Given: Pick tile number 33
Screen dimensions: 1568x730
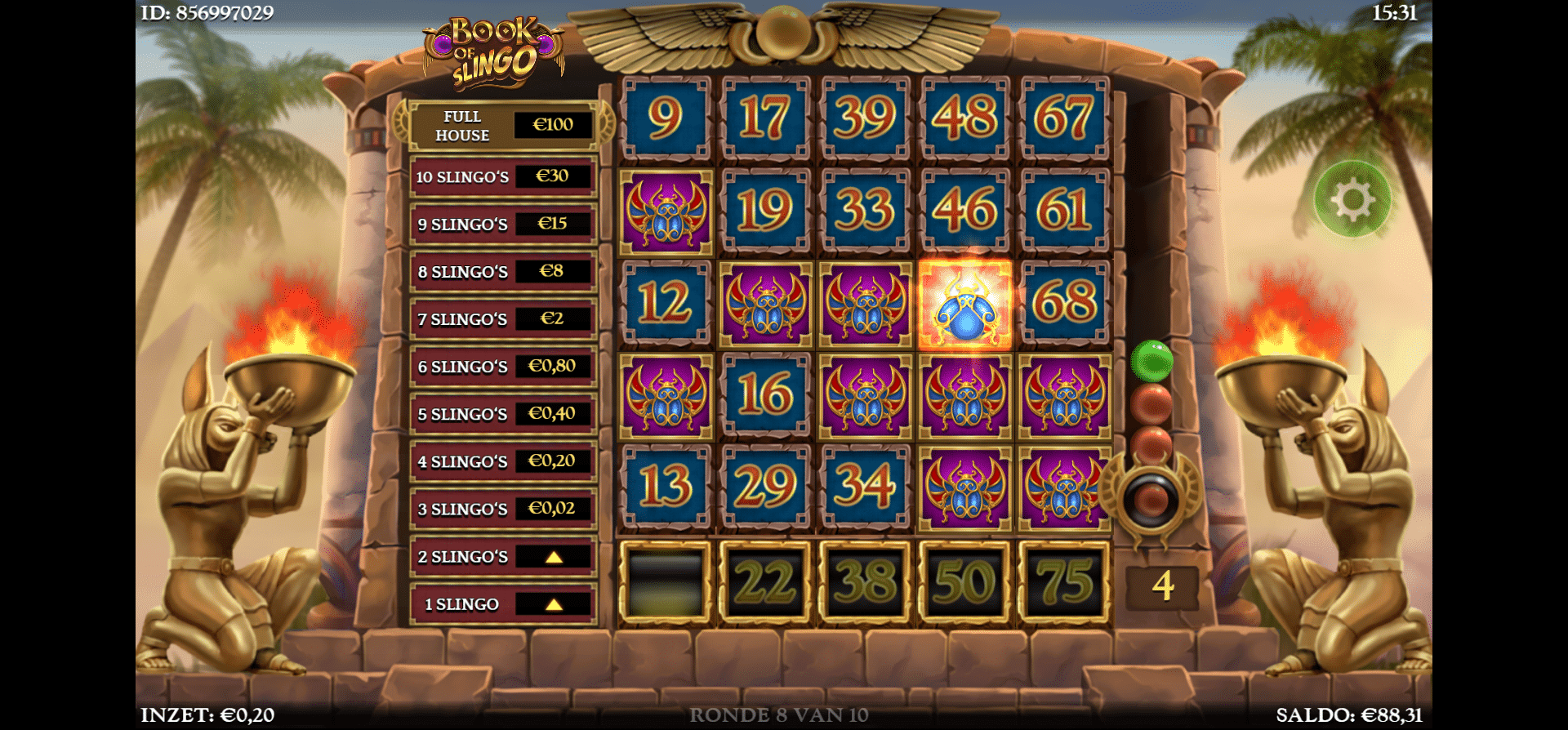Looking at the screenshot, I should pyautogui.click(x=865, y=211).
